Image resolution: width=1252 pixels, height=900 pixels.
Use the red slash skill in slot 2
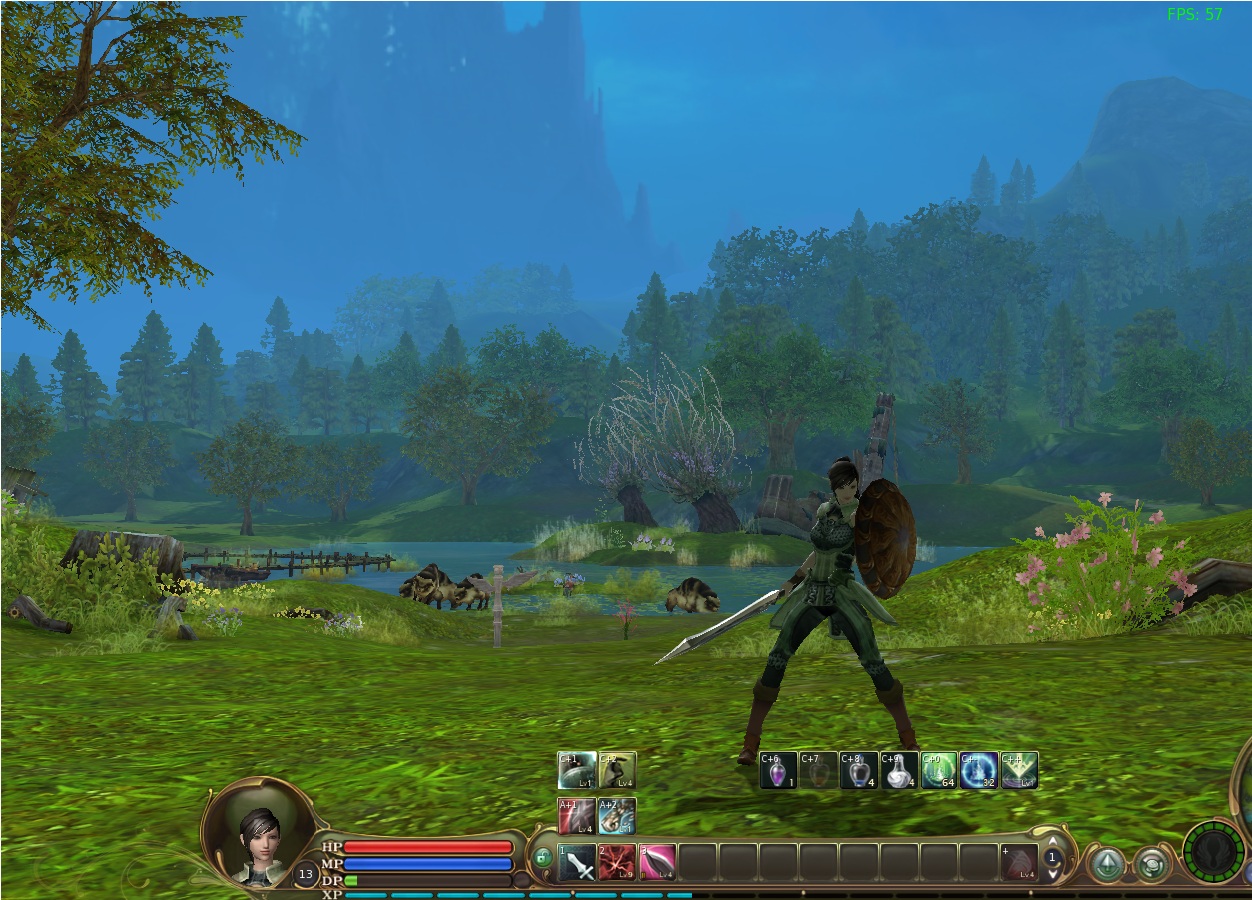[x=617, y=862]
